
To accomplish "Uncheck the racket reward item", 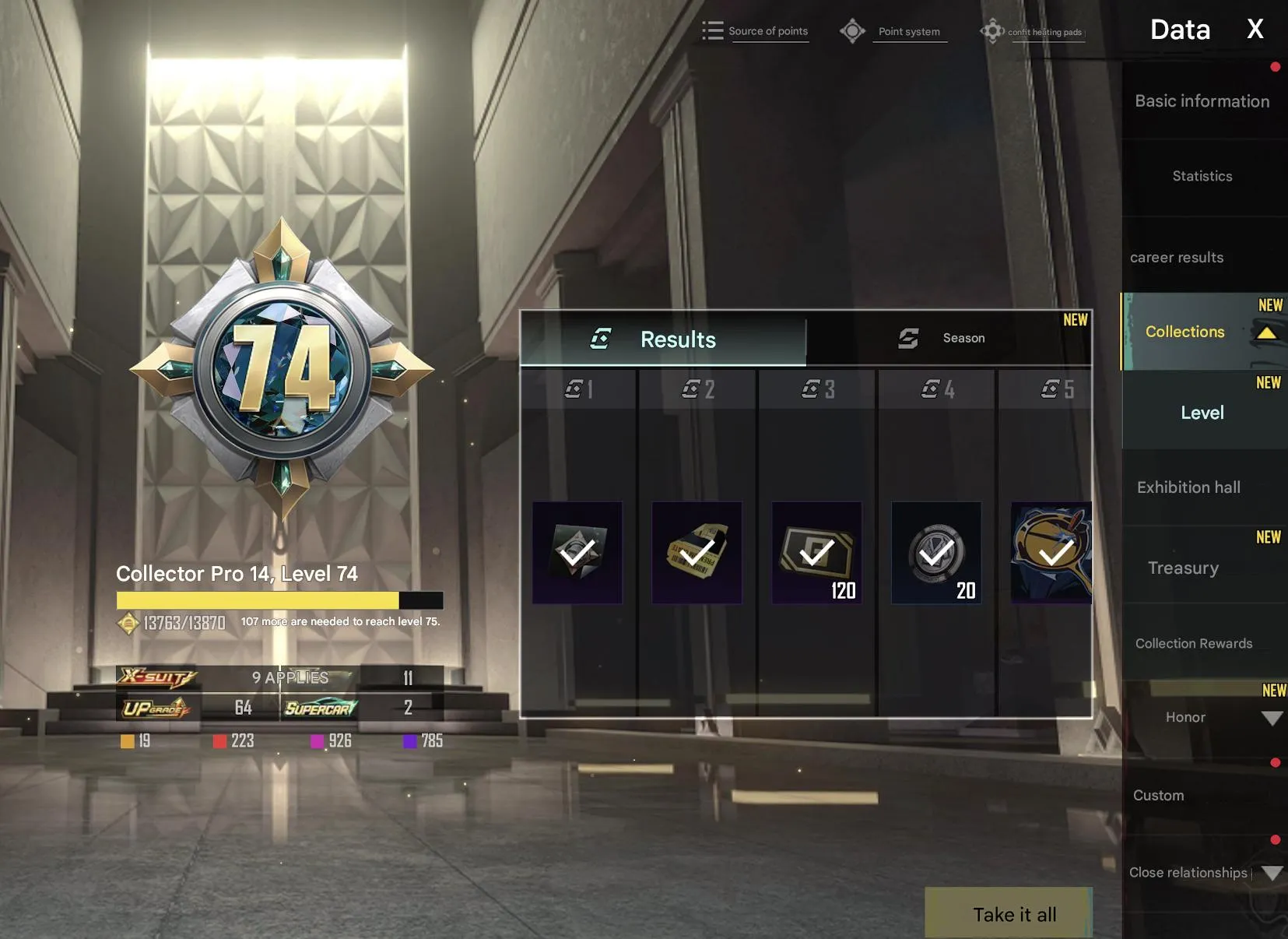I will click(x=1049, y=554).
